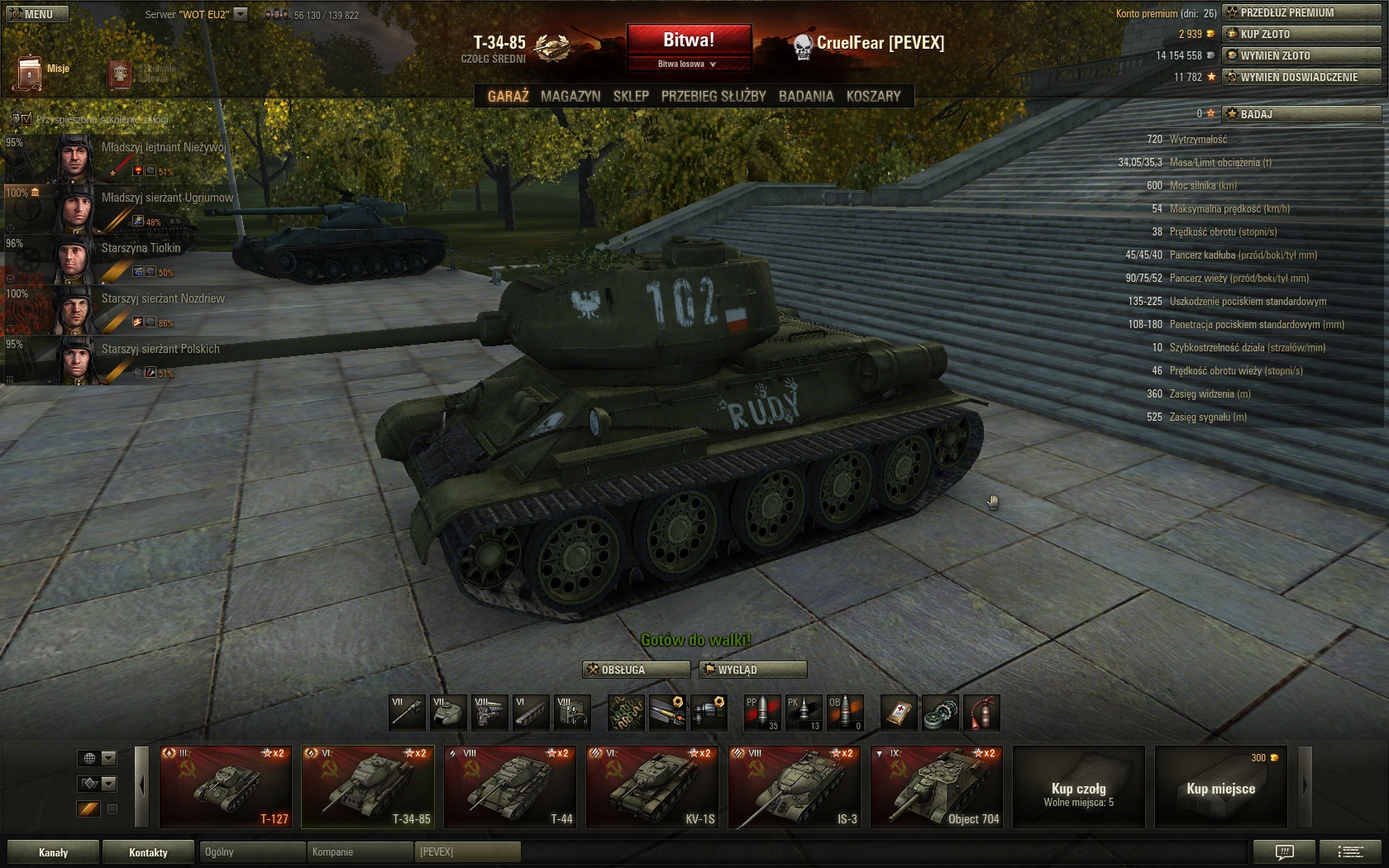This screenshot has width=1389, height=868.
Task: Click PRZEDŁUŻ PREMIUM button
Action: (x=1301, y=12)
